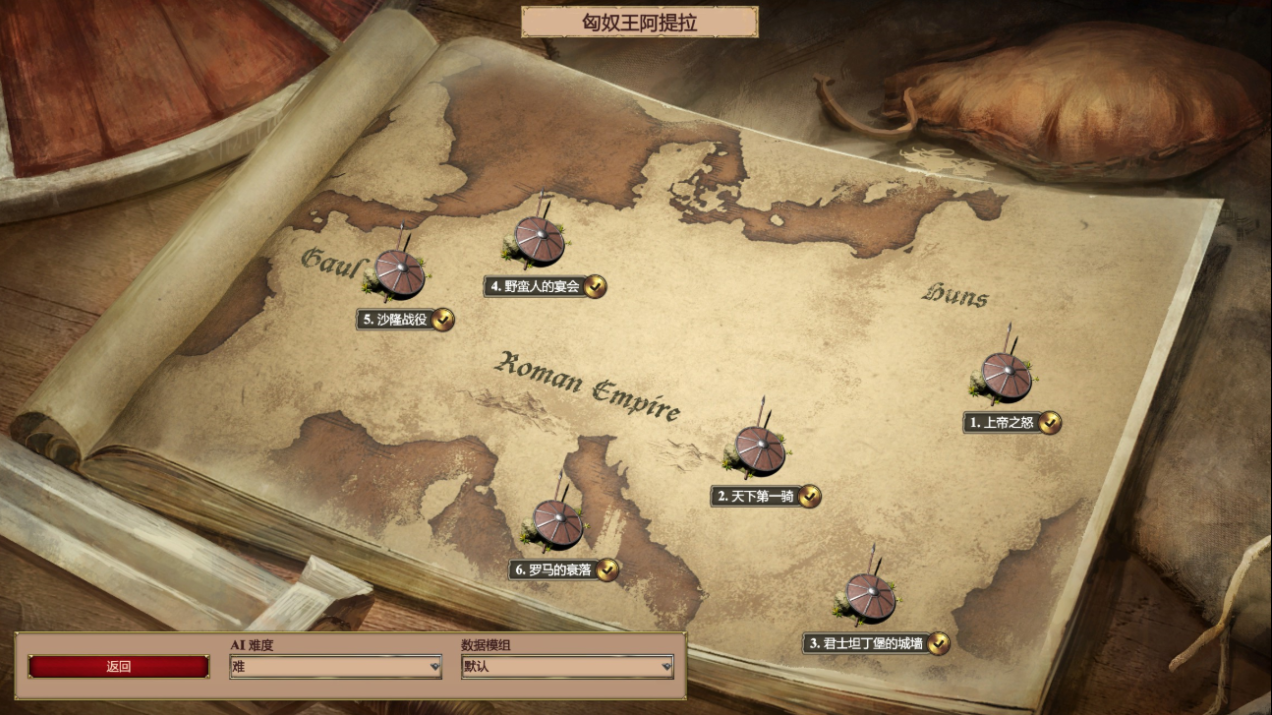The height and width of the screenshot is (715, 1272).
Task: Choose scenario 5. 沙隆战役
Action: [398, 274]
